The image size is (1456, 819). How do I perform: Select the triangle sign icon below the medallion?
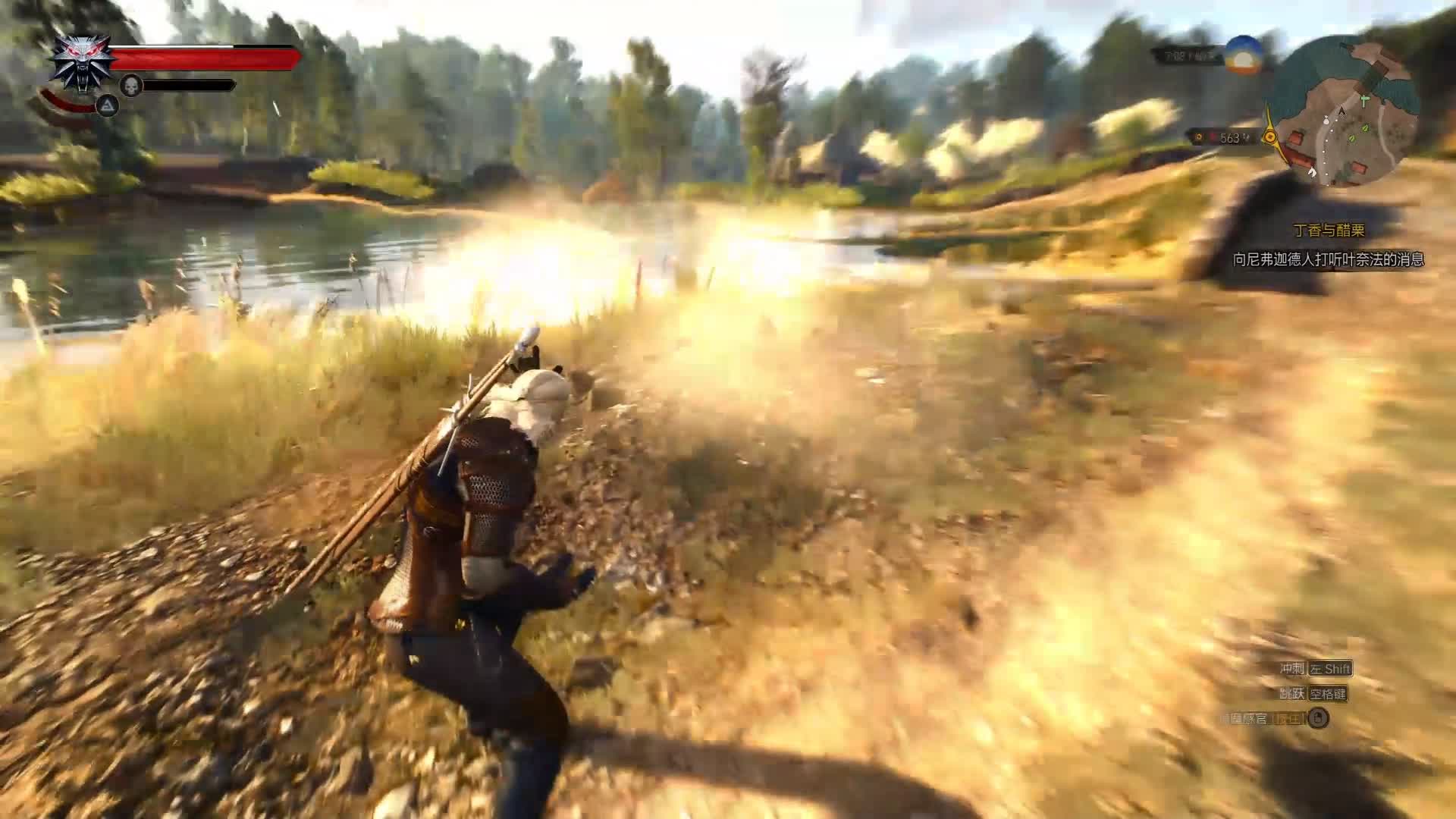pos(107,106)
